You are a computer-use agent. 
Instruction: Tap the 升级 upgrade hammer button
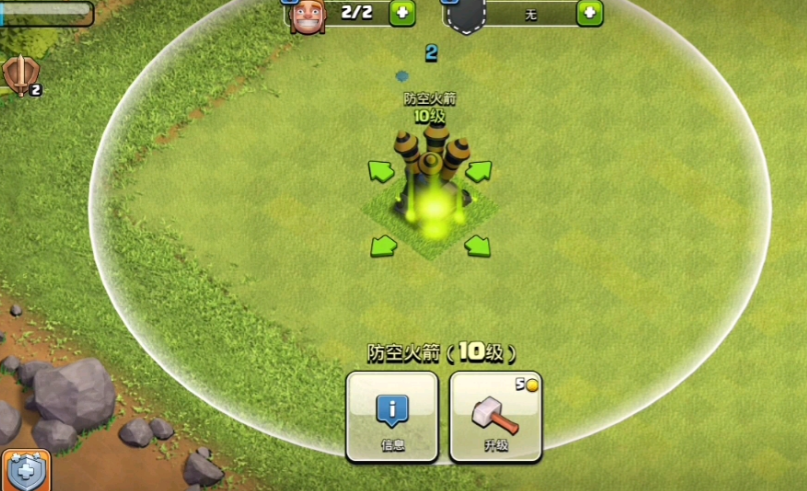(495, 416)
